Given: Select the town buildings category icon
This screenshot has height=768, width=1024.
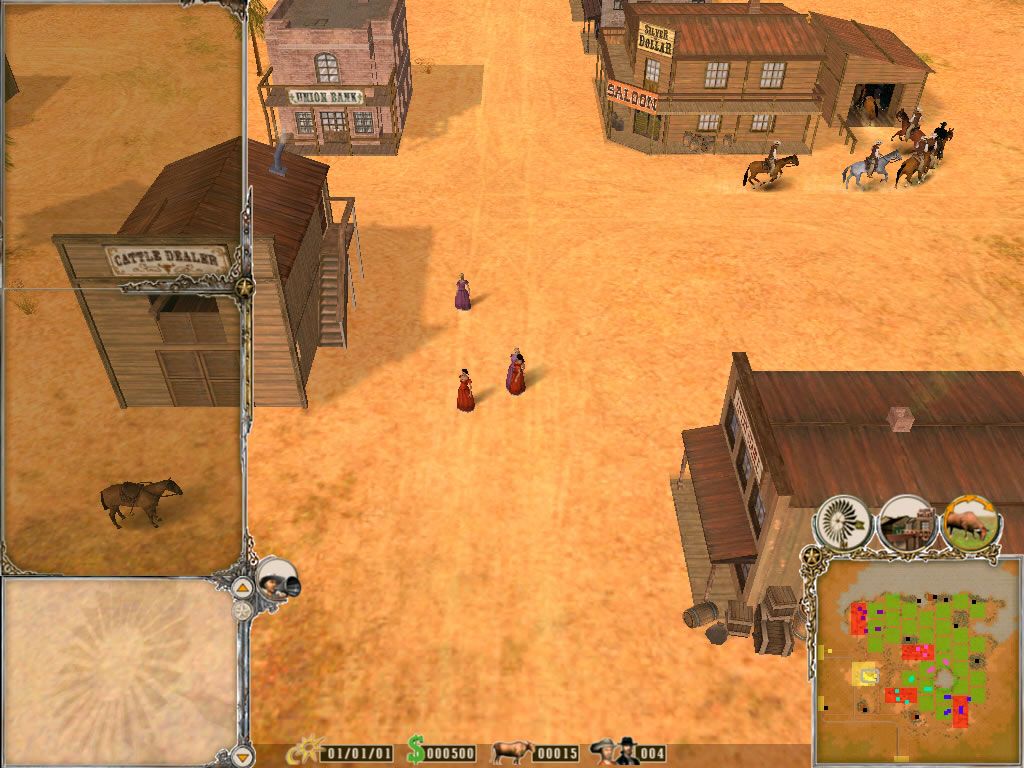Looking at the screenshot, I should (907, 523).
